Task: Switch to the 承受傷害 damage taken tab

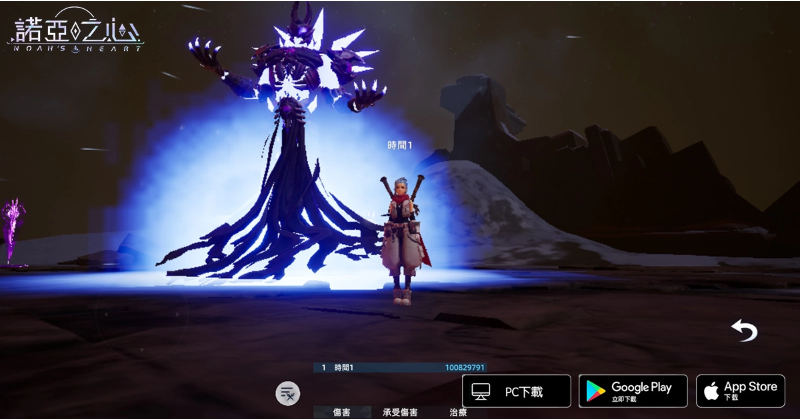Action: click(x=400, y=412)
